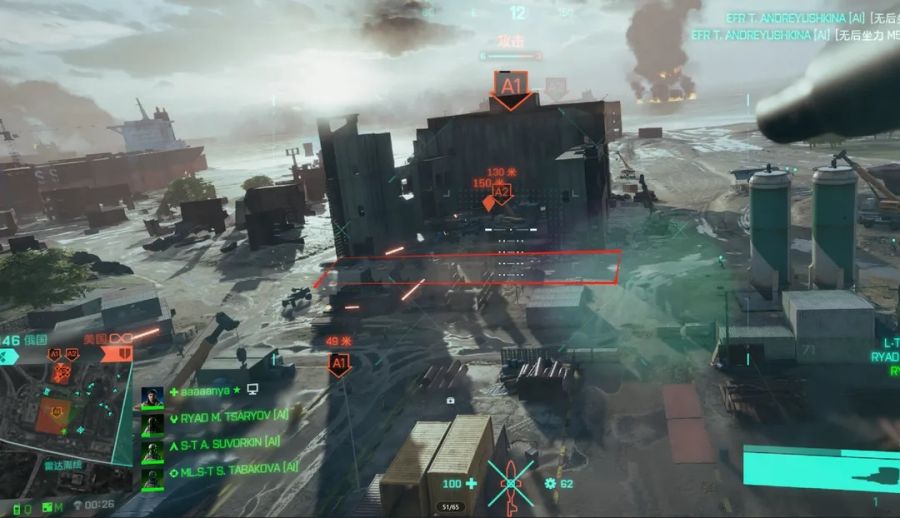This screenshot has width=900, height=518.
Task: Click the helicopter vehicle status icon
Action: (512, 484)
